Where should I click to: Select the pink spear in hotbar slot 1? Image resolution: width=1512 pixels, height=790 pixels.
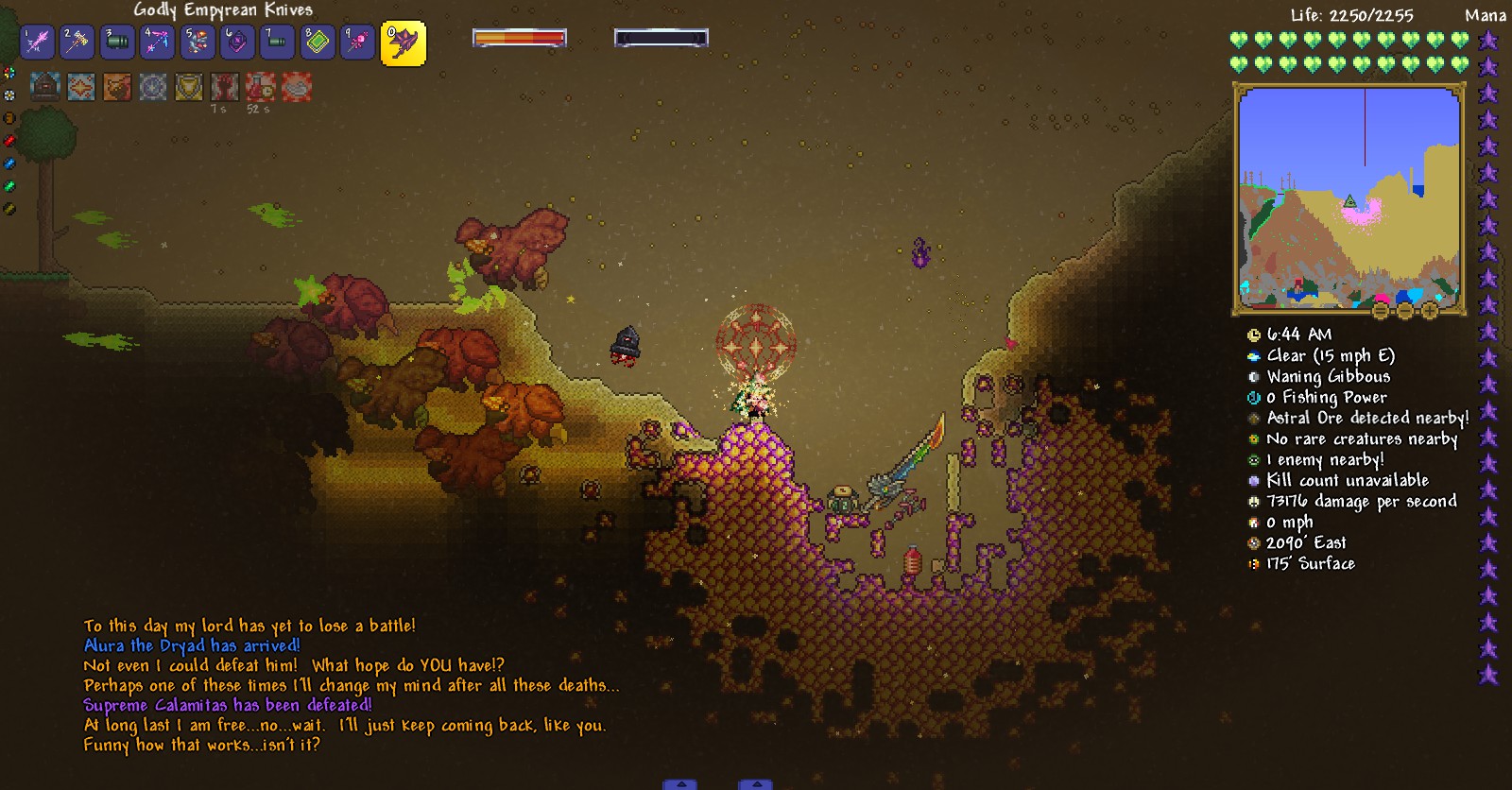(38, 43)
